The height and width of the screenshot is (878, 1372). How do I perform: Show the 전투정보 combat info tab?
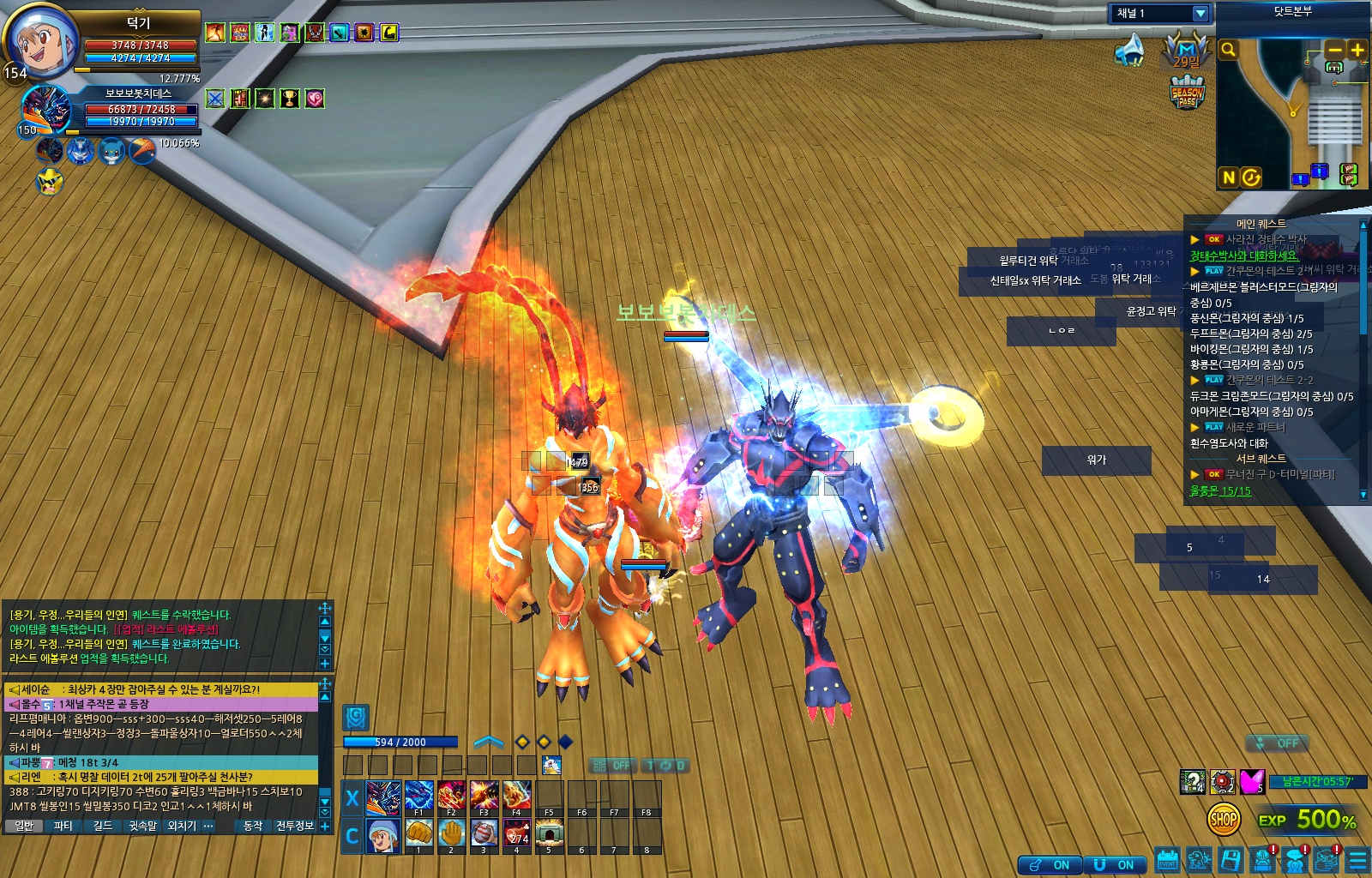(294, 826)
